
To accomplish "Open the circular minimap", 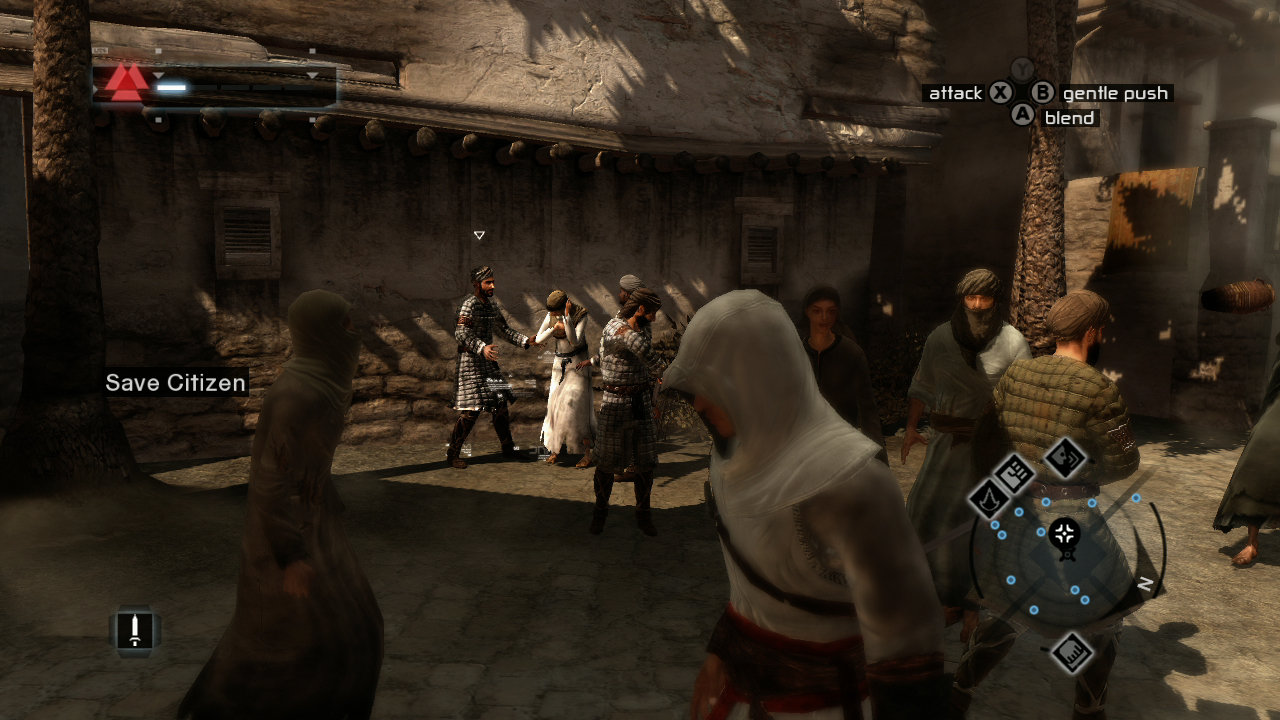I will [x=1066, y=560].
